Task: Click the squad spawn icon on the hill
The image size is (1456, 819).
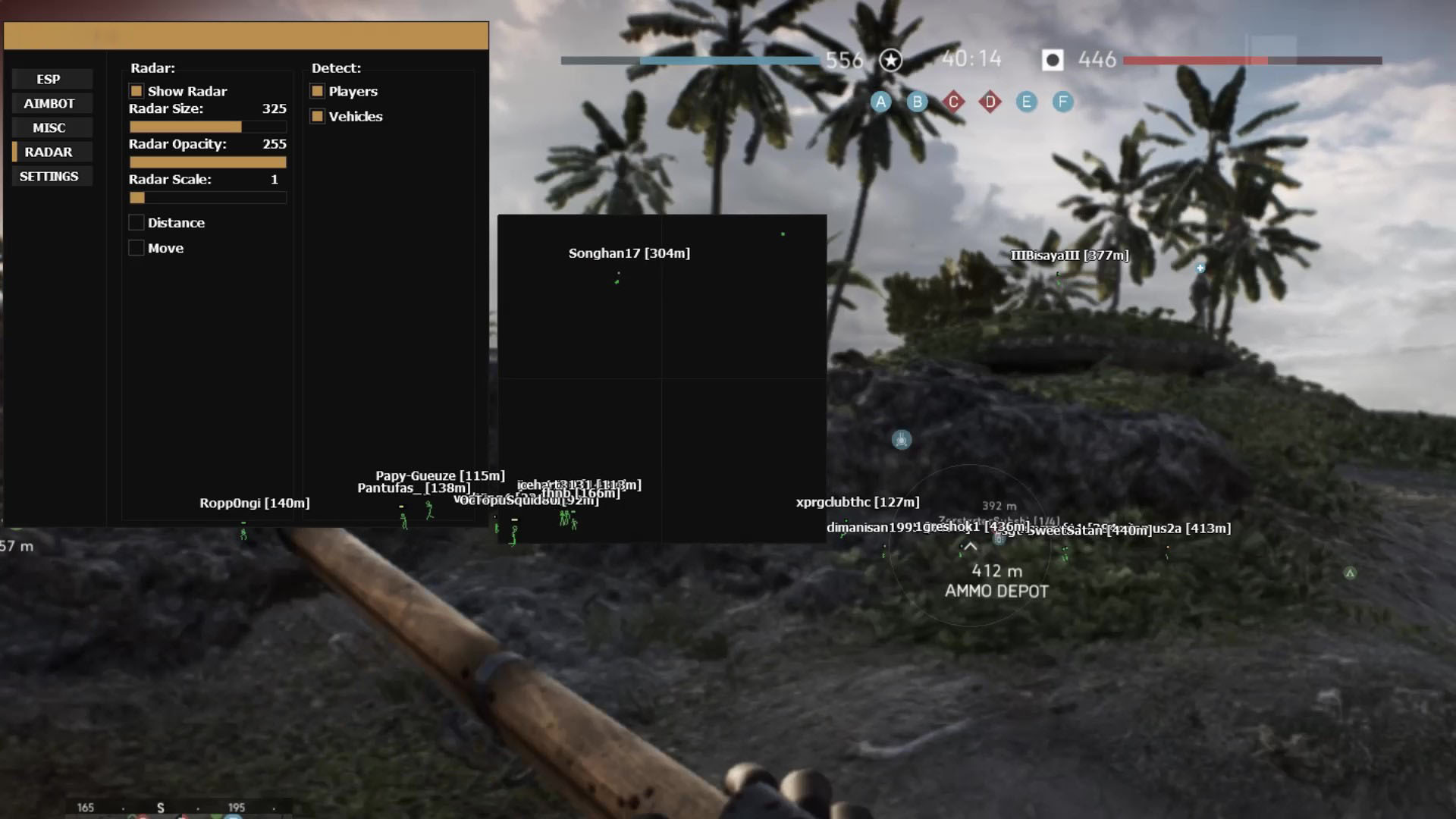Action: (x=901, y=438)
